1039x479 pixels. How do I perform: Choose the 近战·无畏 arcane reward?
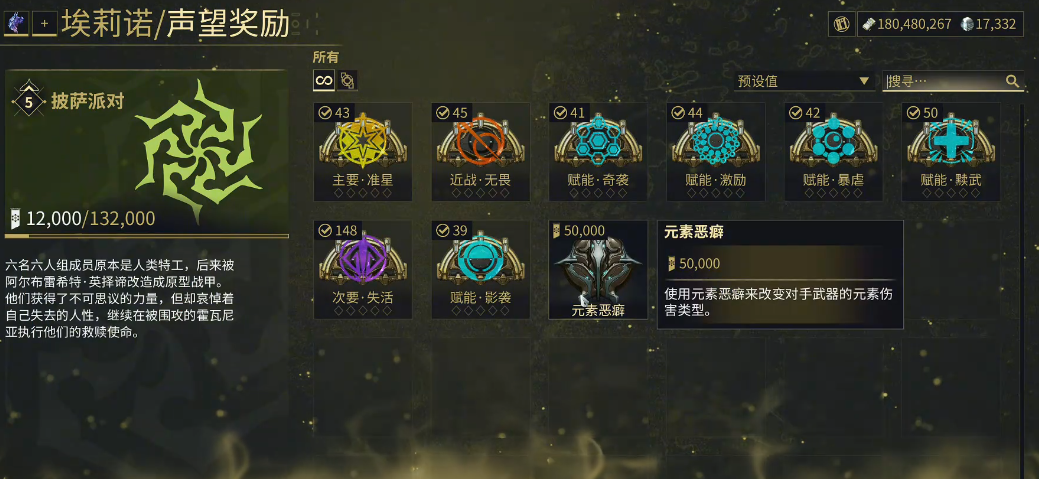pos(480,151)
